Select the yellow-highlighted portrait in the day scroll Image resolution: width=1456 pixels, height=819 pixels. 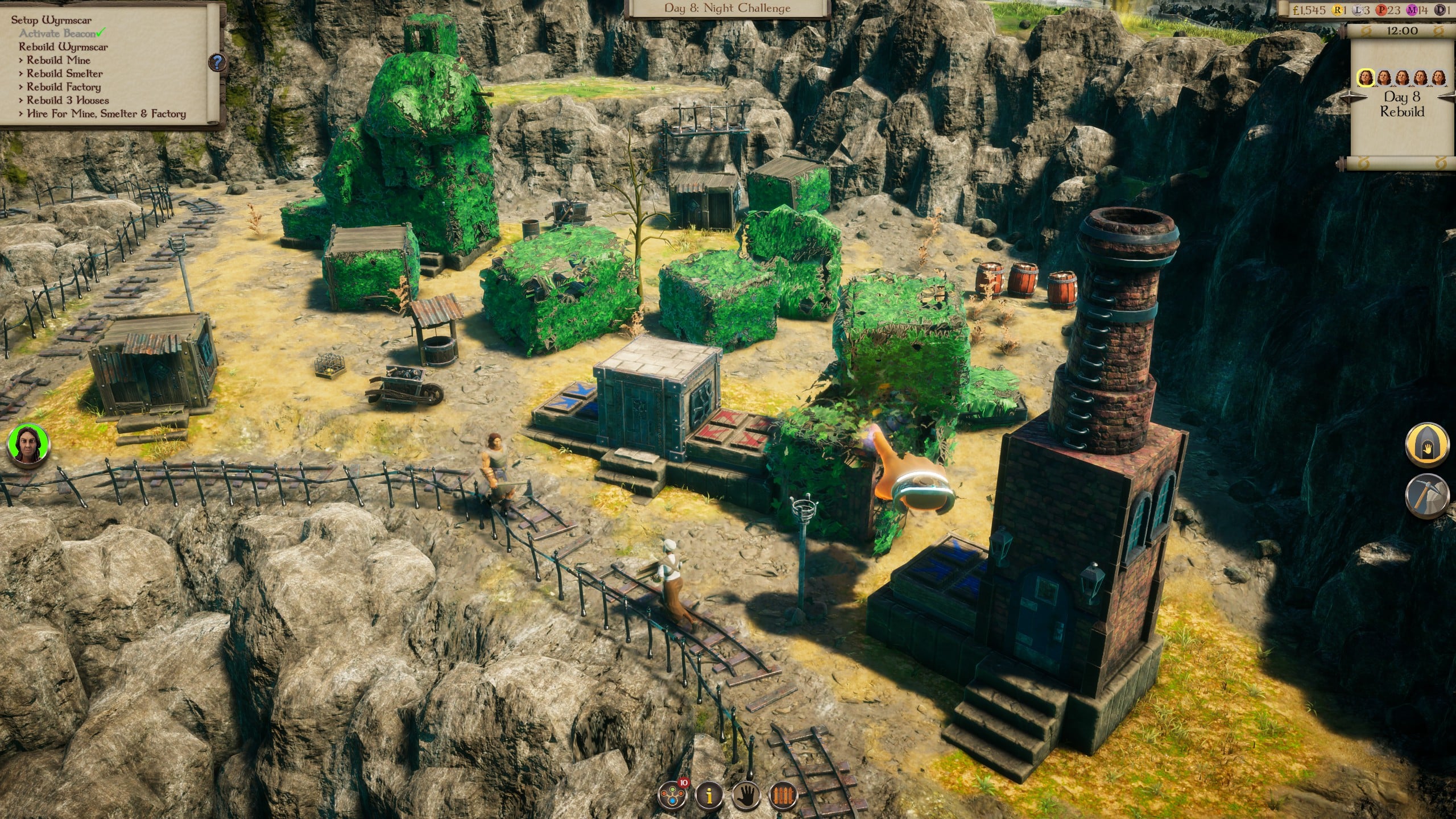click(1366, 77)
